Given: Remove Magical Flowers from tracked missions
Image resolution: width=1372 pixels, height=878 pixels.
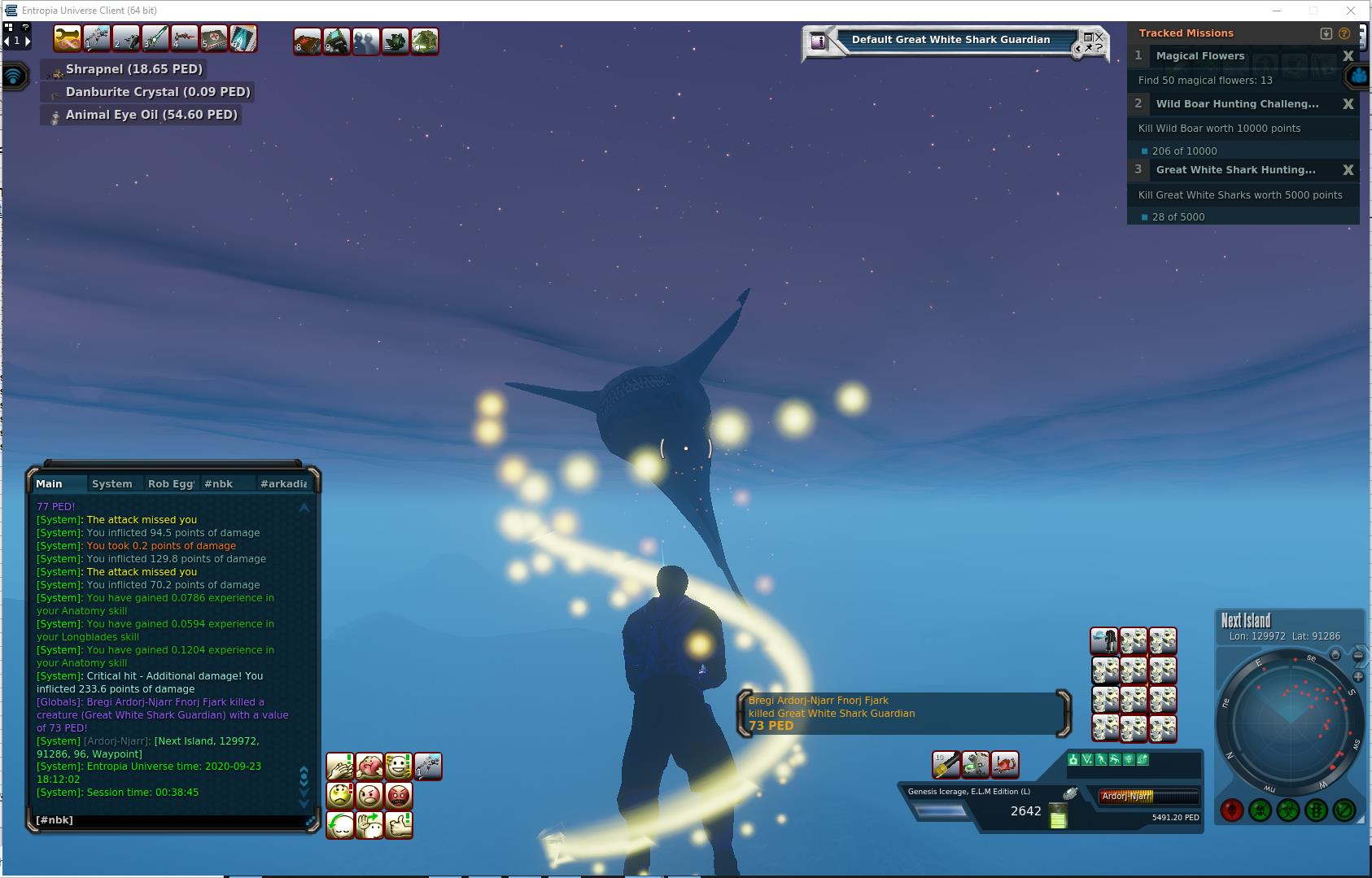Looking at the screenshot, I should tap(1348, 56).
